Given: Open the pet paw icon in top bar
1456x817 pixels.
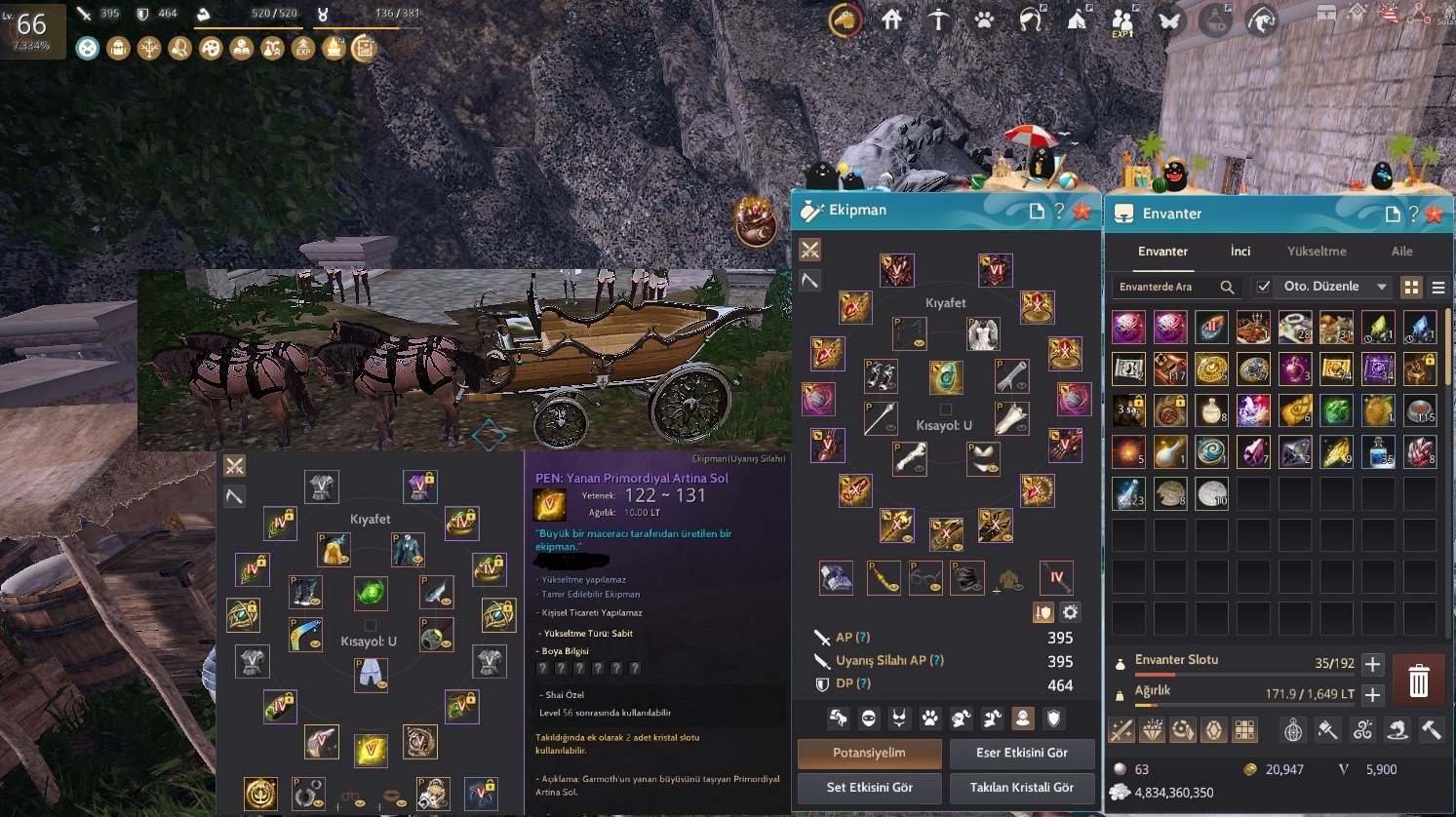Looking at the screenshot, I should coord(984,19).
